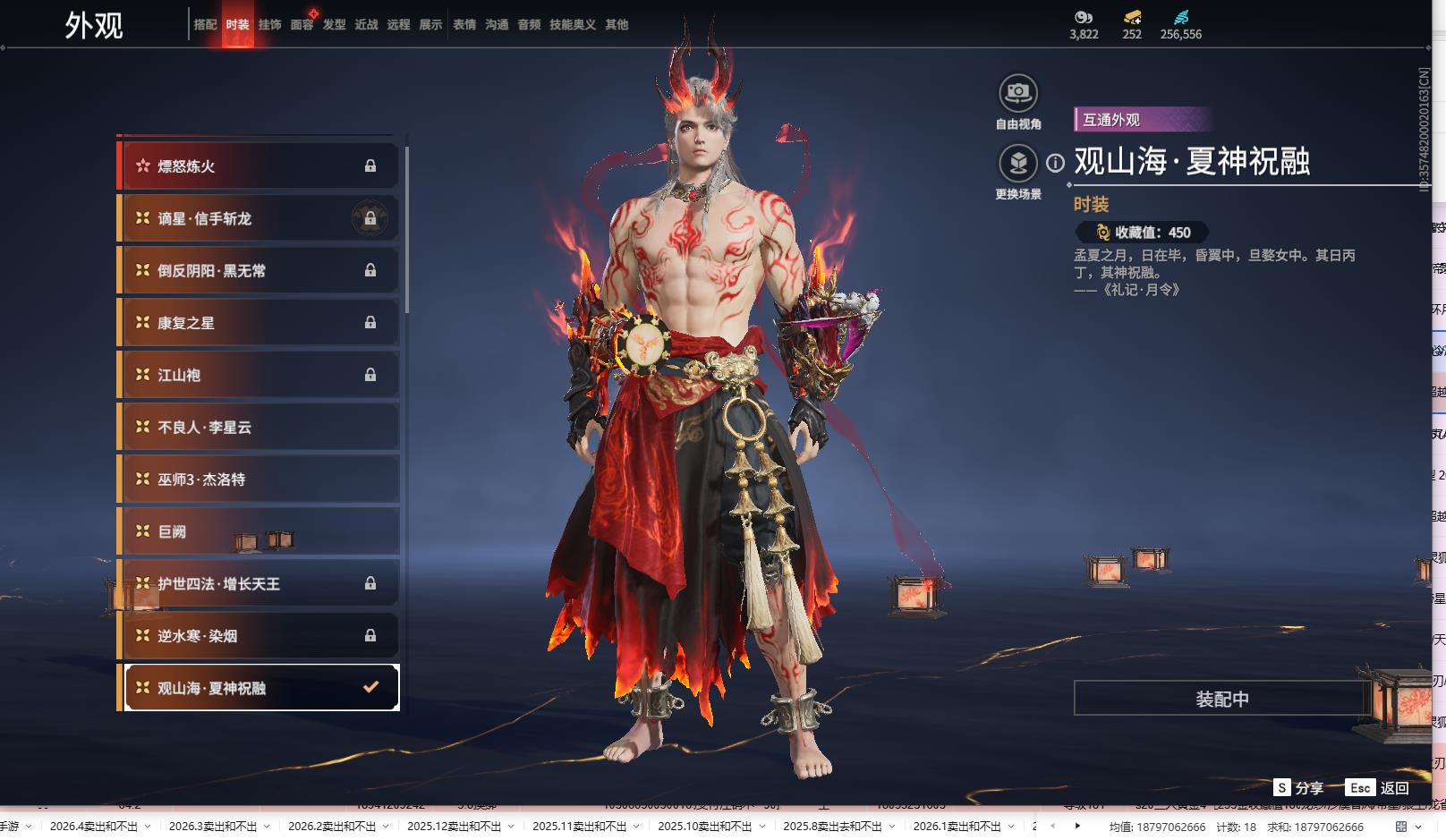Image resolution: width=1446 pixels, height=840 pixels.
Task: Open the 表情 emotes tab
Action: coord(464,25)
